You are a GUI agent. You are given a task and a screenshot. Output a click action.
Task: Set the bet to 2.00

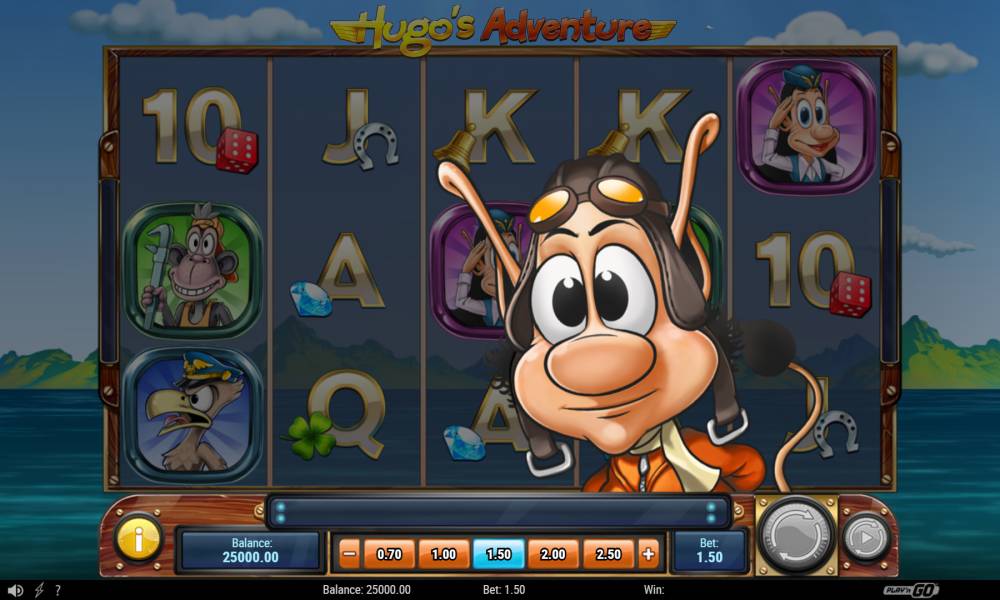coord(553,553)
